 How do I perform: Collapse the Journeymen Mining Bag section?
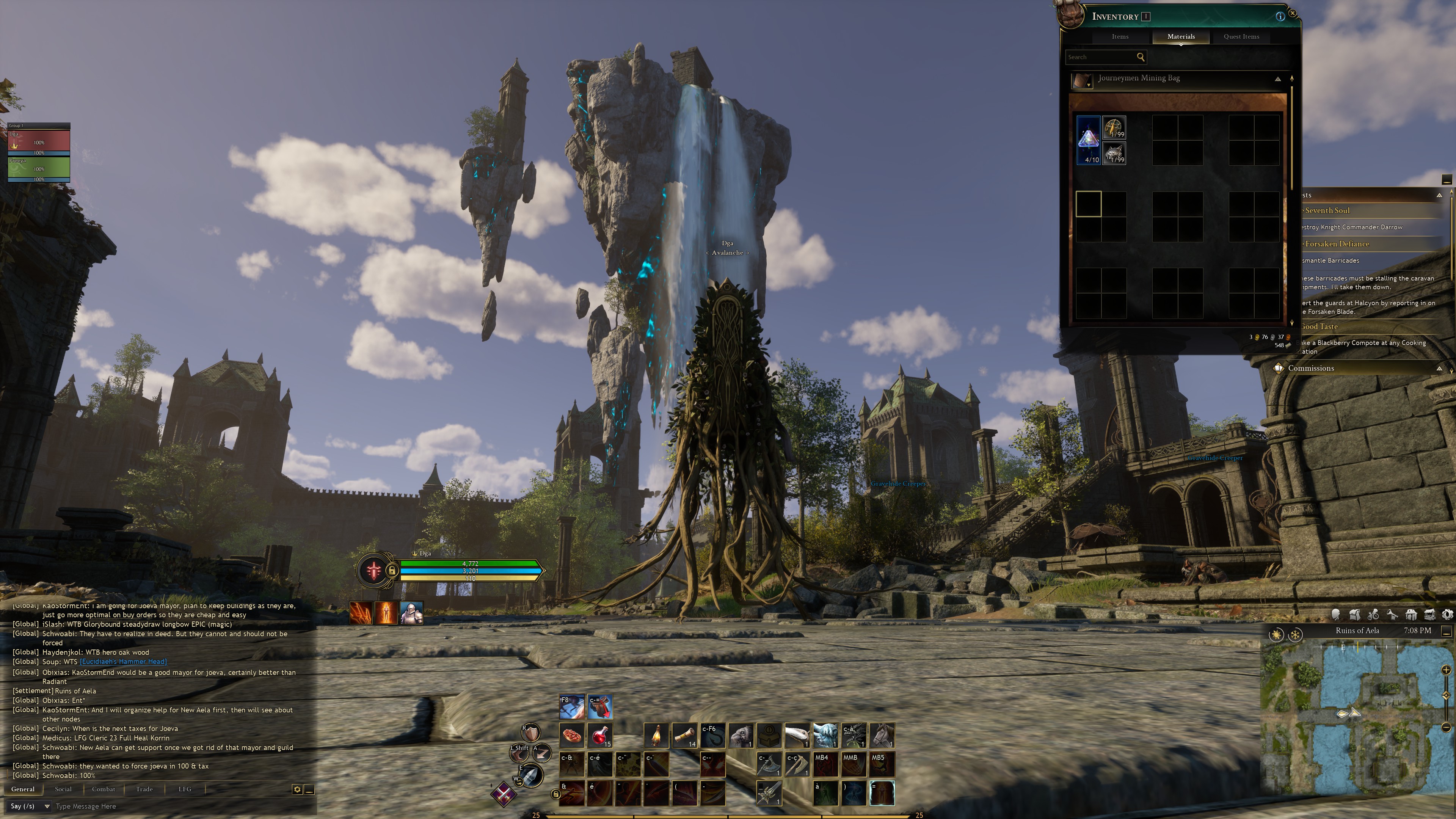point(1277,79)
